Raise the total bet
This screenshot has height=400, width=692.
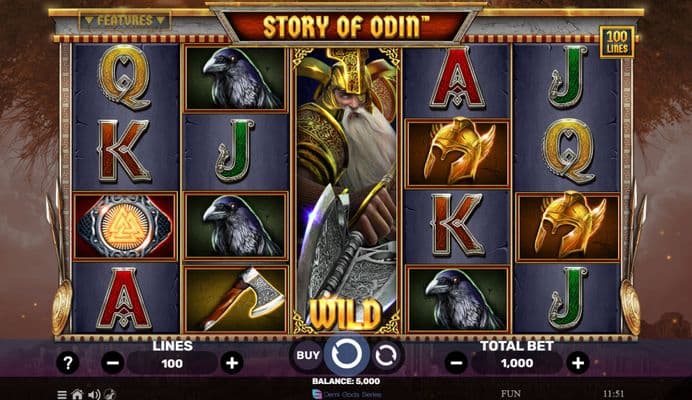[x=576, y=363]
